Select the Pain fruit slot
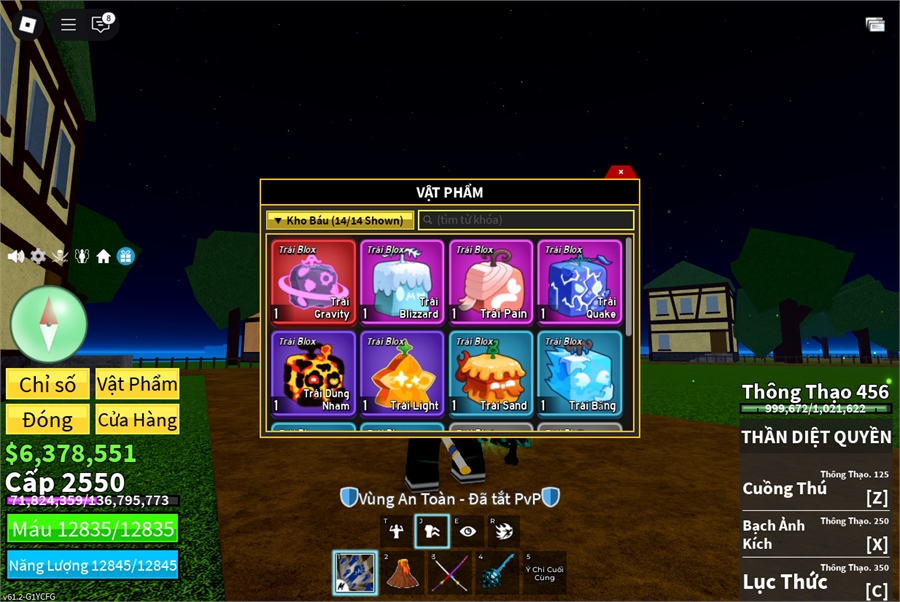Image resolution: width=900 pixels, height=602 pixels. point(491,282)
